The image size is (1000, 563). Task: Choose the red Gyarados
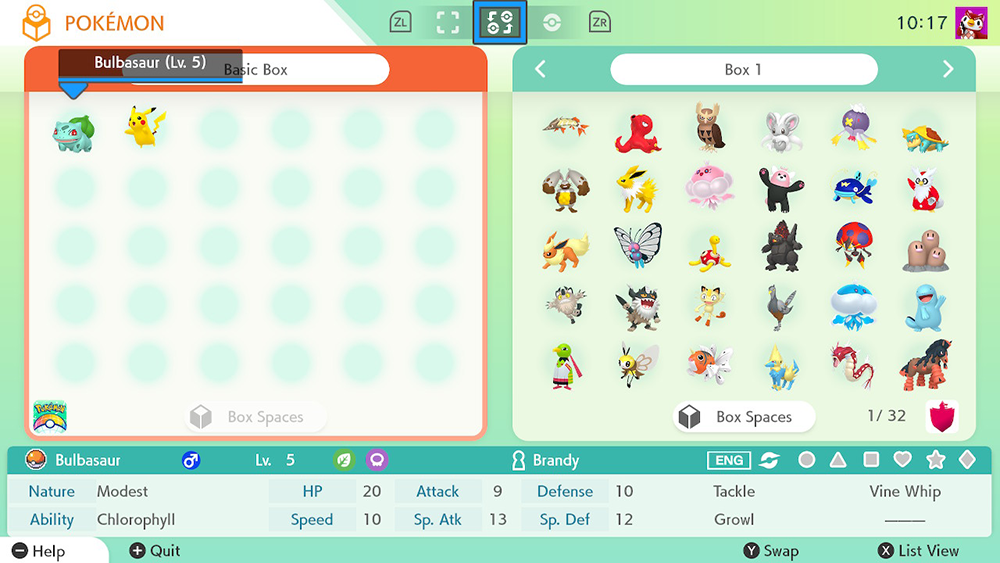852,366
